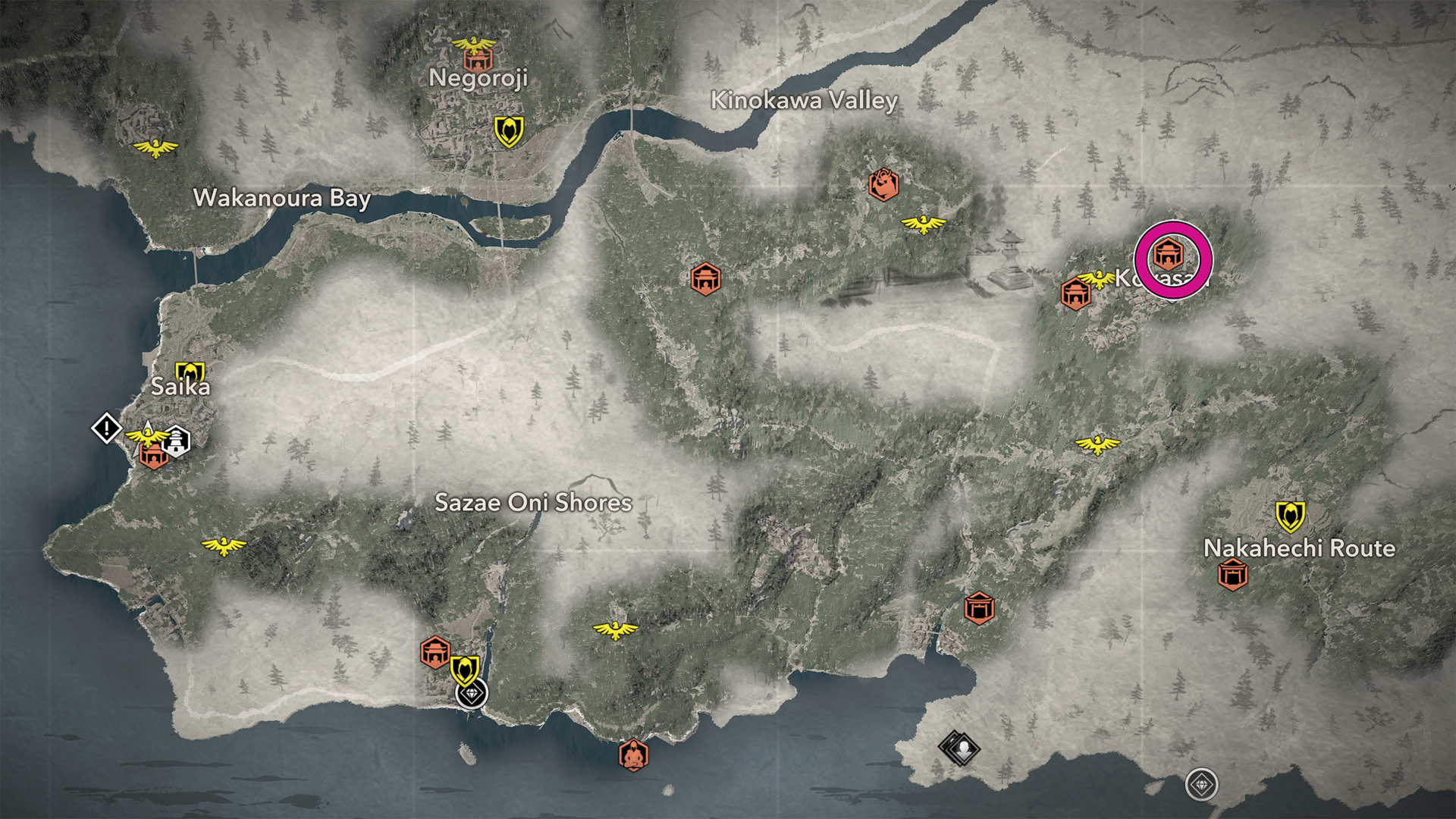Select the pink-circled temple marker at Koyasan
Screen dimensions: 1456x819
1168,253
